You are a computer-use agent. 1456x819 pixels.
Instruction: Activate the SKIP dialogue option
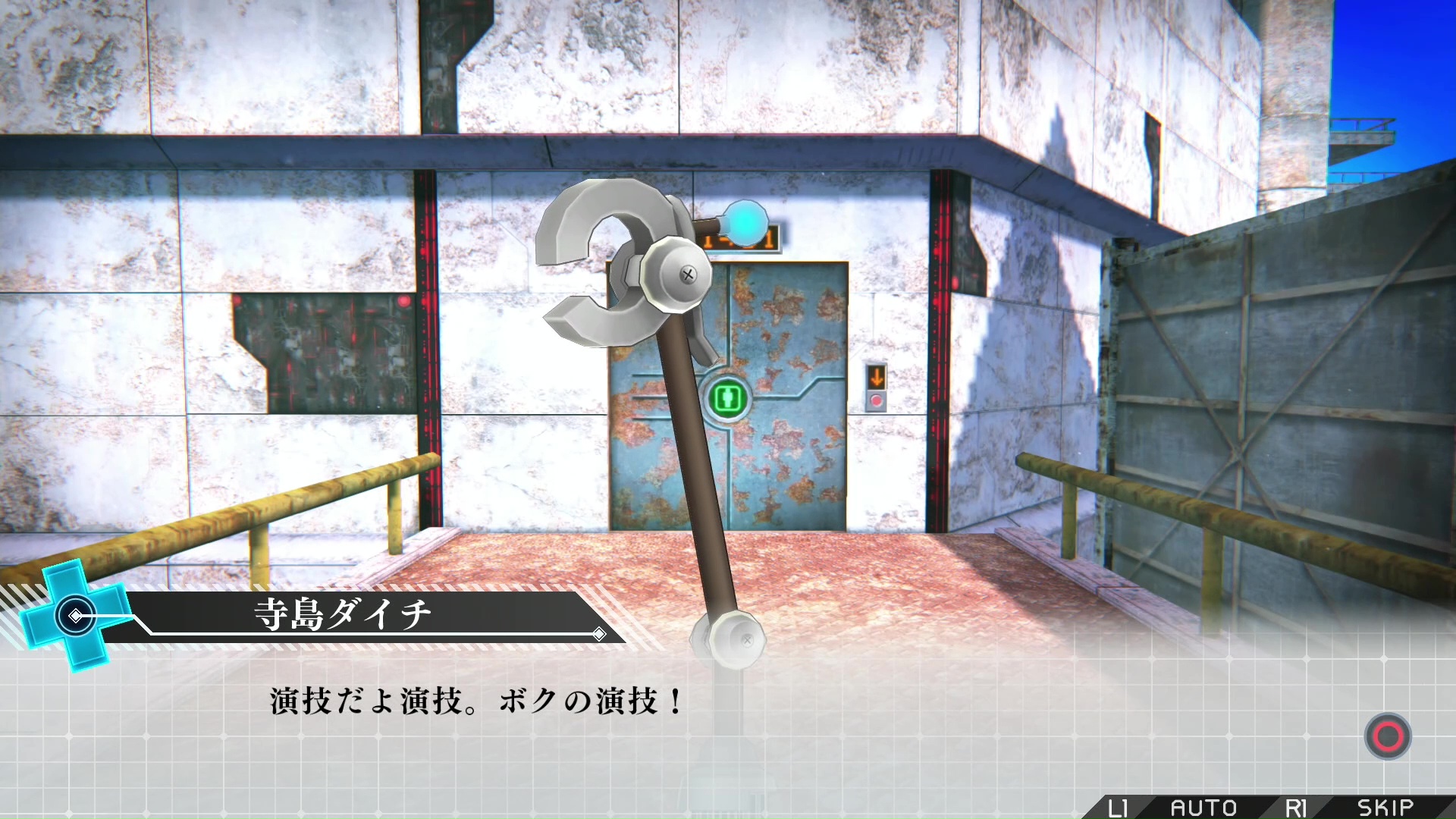pos(1385,807)
